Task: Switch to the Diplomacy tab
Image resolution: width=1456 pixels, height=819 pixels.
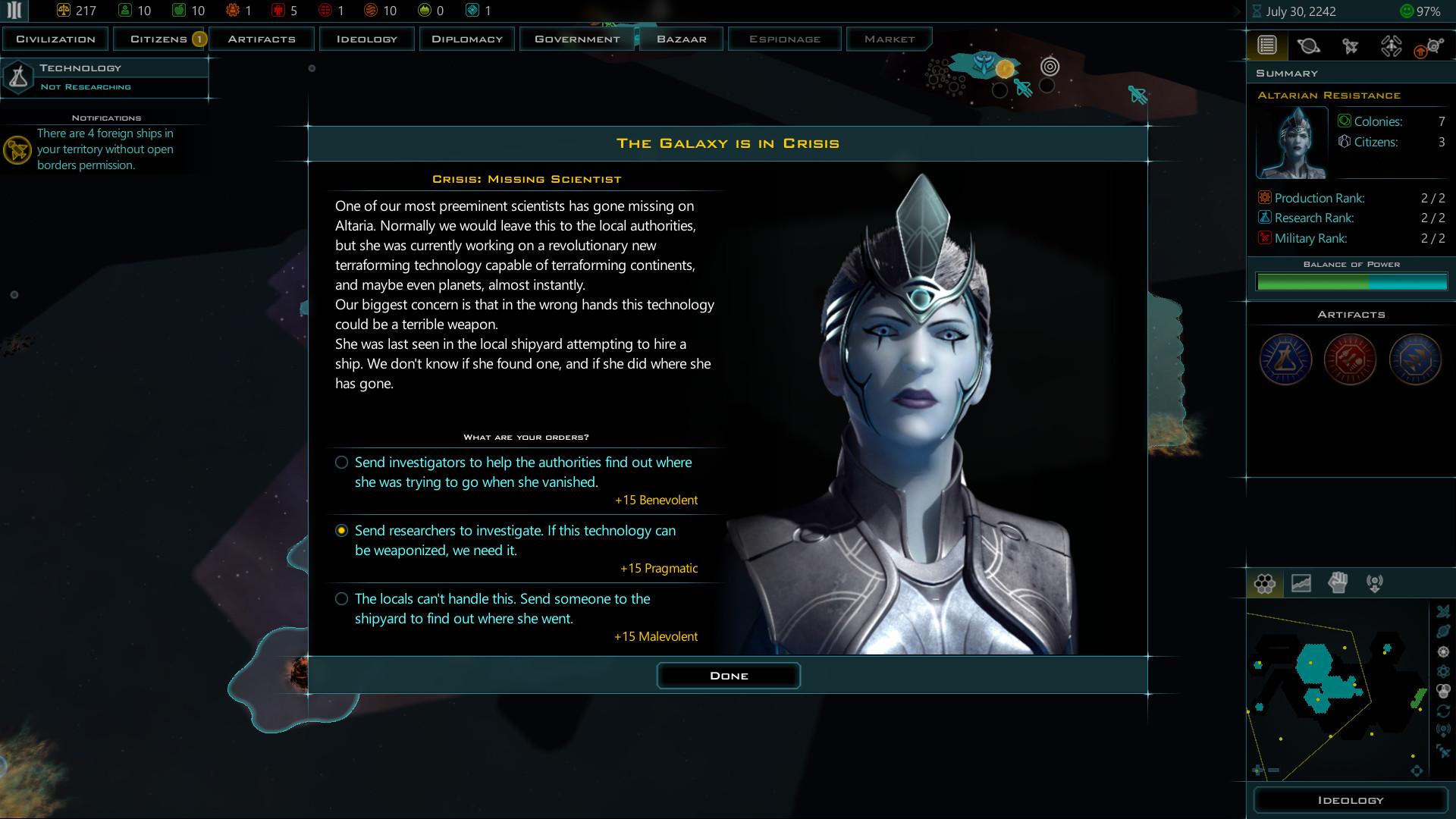Action: (467, 39)
